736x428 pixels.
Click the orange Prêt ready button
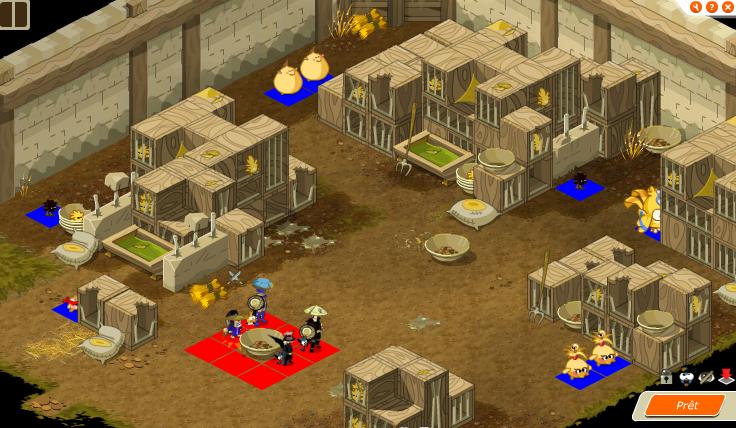coord(686,405)
